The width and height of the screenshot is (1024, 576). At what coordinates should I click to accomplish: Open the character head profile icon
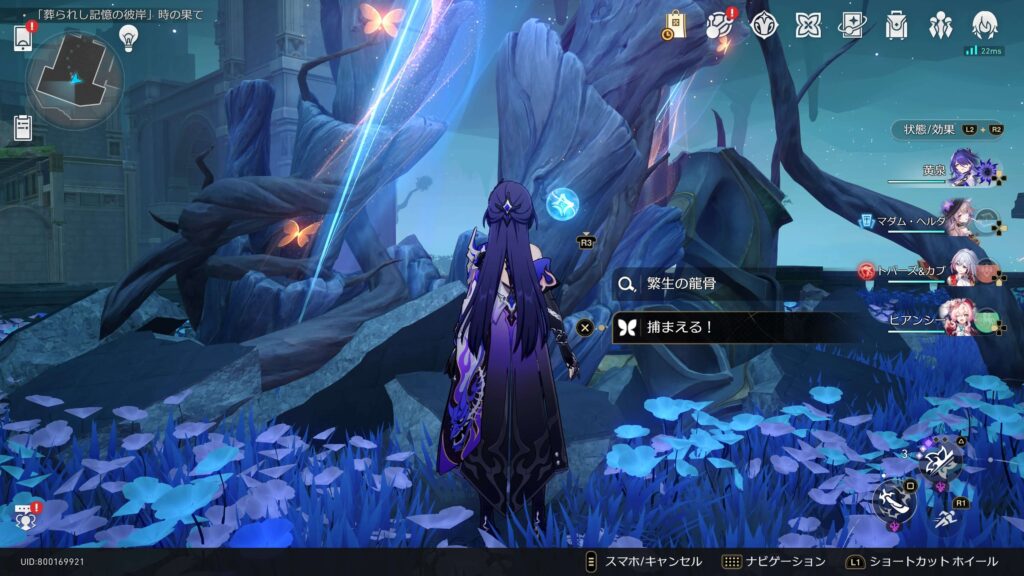coord(985,26)
